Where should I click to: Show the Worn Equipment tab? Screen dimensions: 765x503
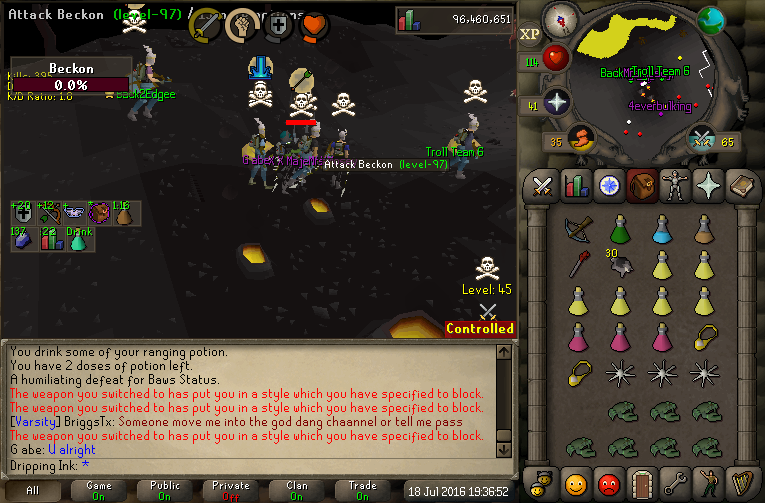click(675, 186)
